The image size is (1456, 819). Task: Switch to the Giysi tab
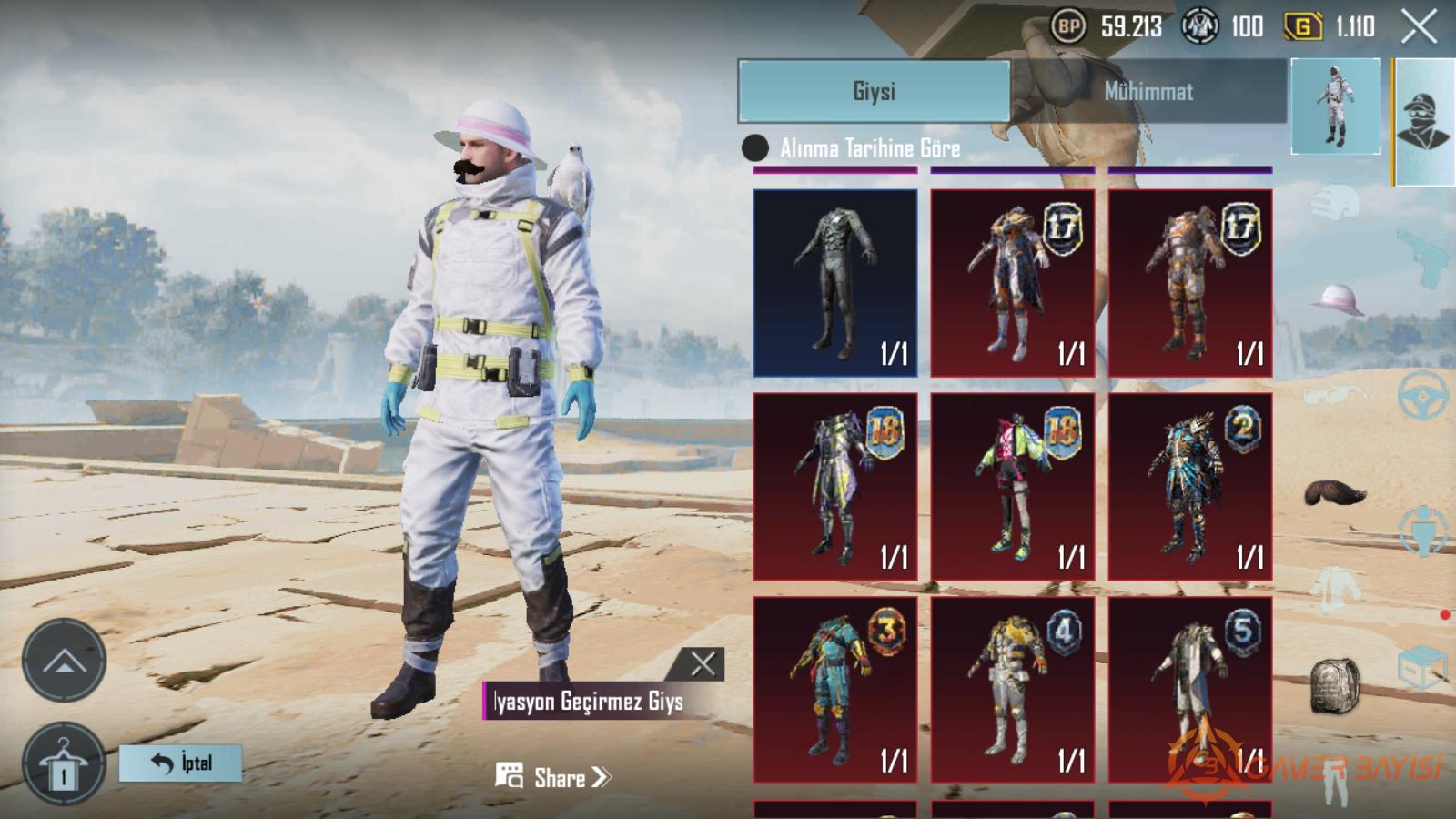[x=874, y=91]
